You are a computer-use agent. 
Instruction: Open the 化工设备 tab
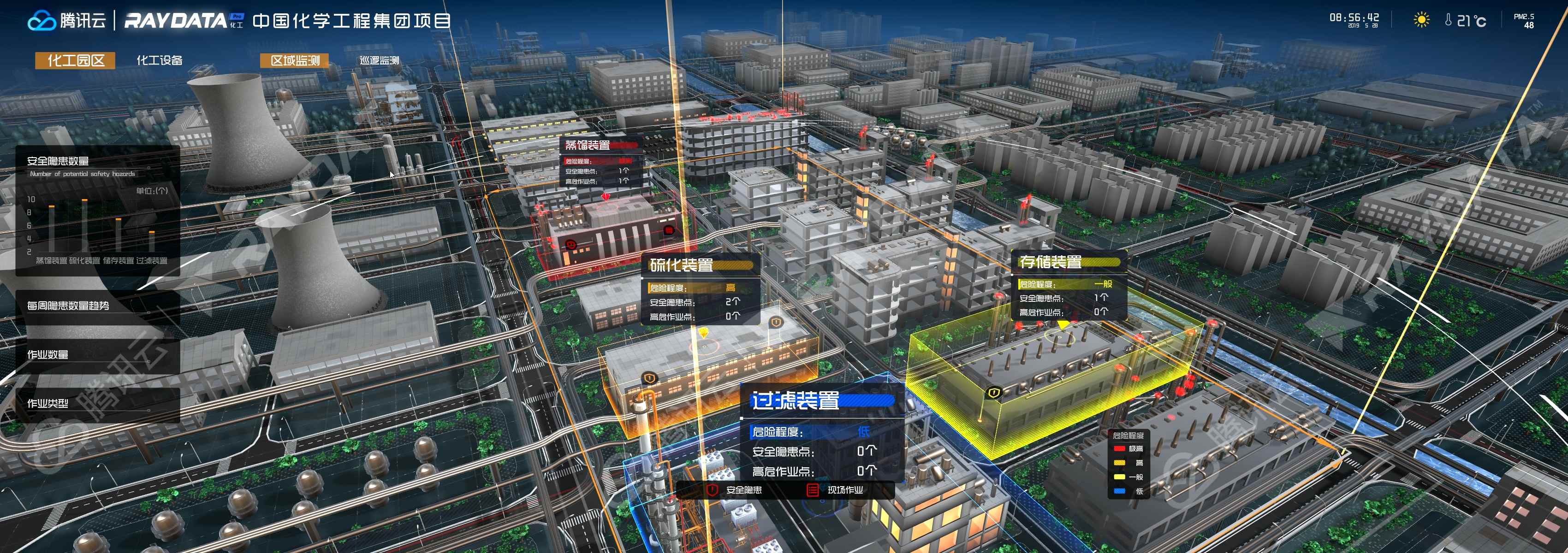pyautogui.click(x=160, y=60)
